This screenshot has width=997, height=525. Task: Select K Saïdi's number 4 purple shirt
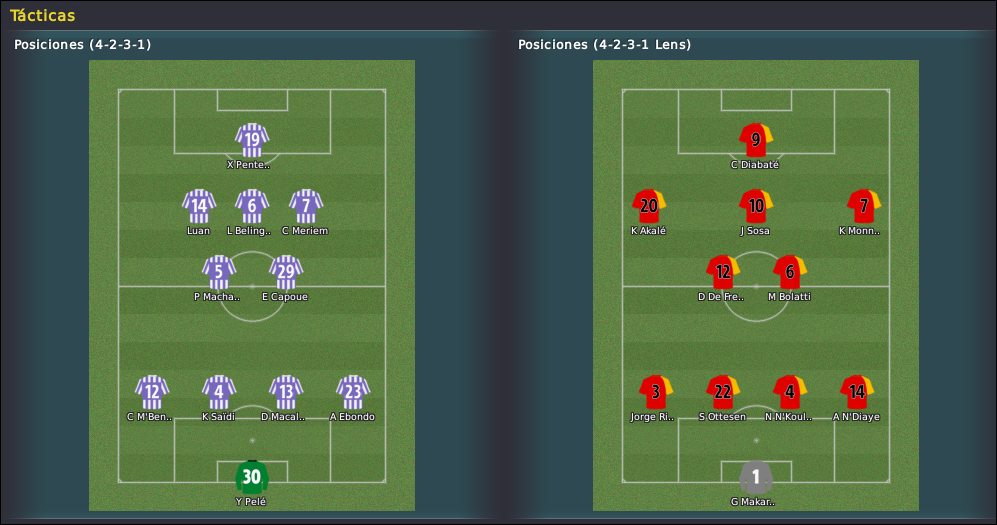pos(219,392)
